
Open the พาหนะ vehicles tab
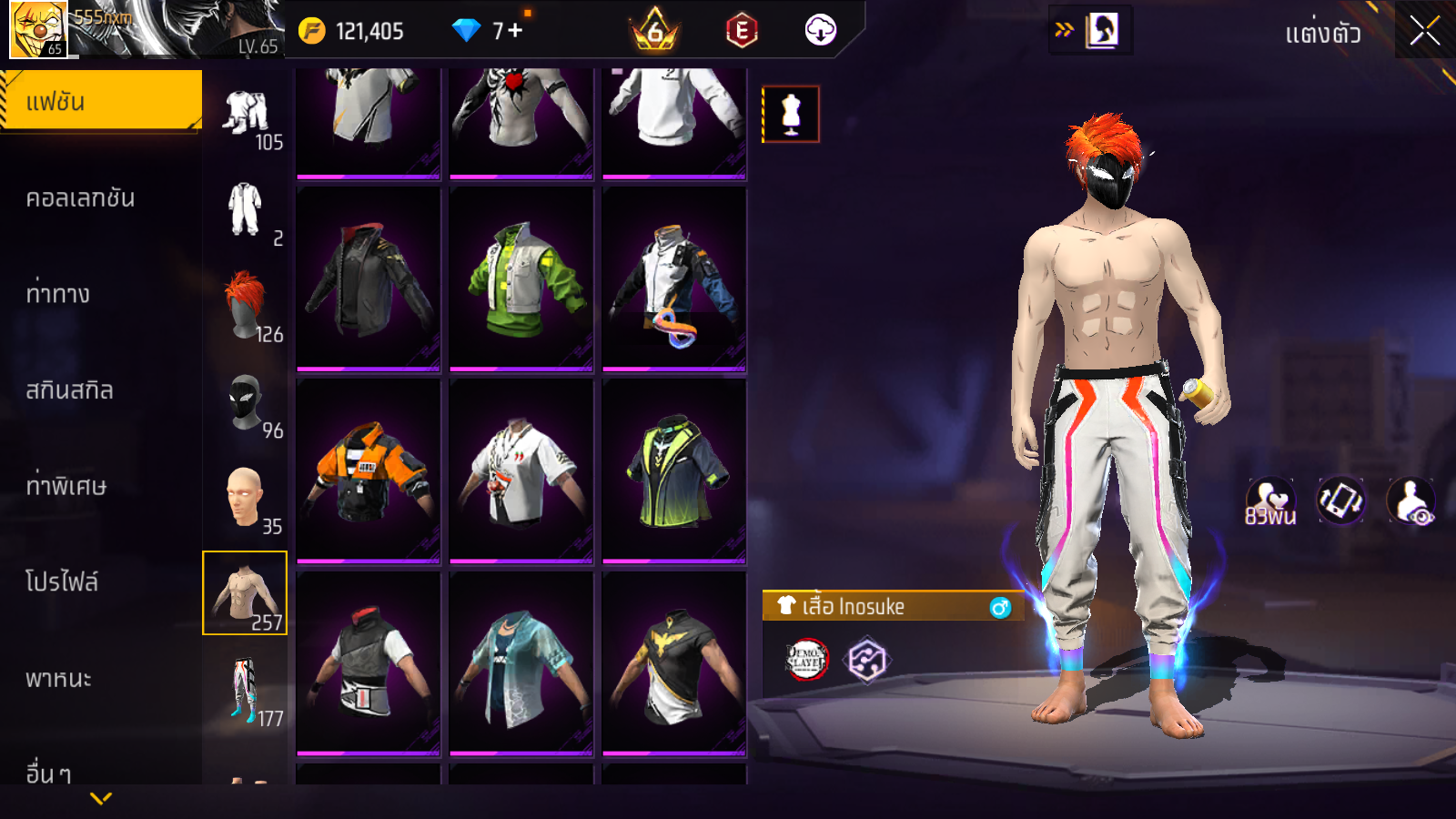59,679
